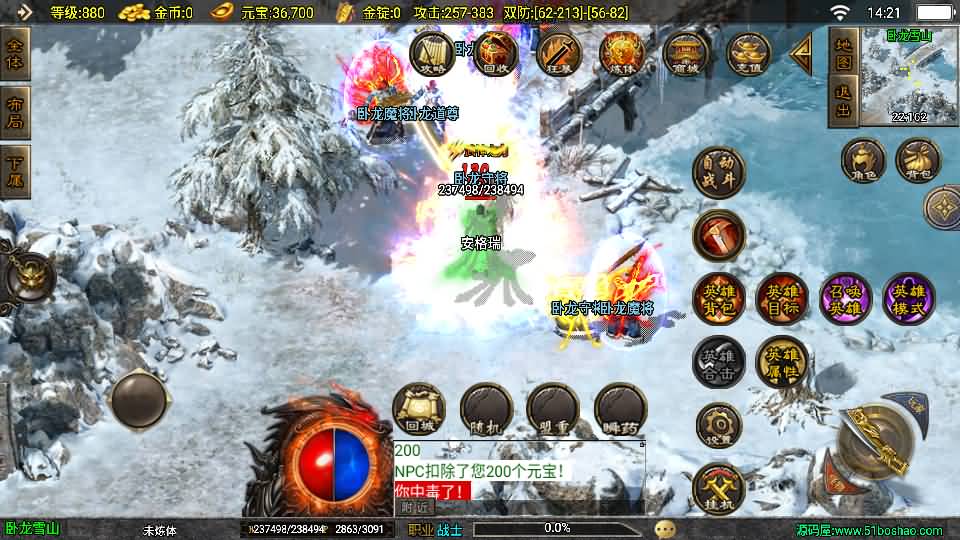
Task: Collapse the top icon row with the arrow
Action: [801, 54]
